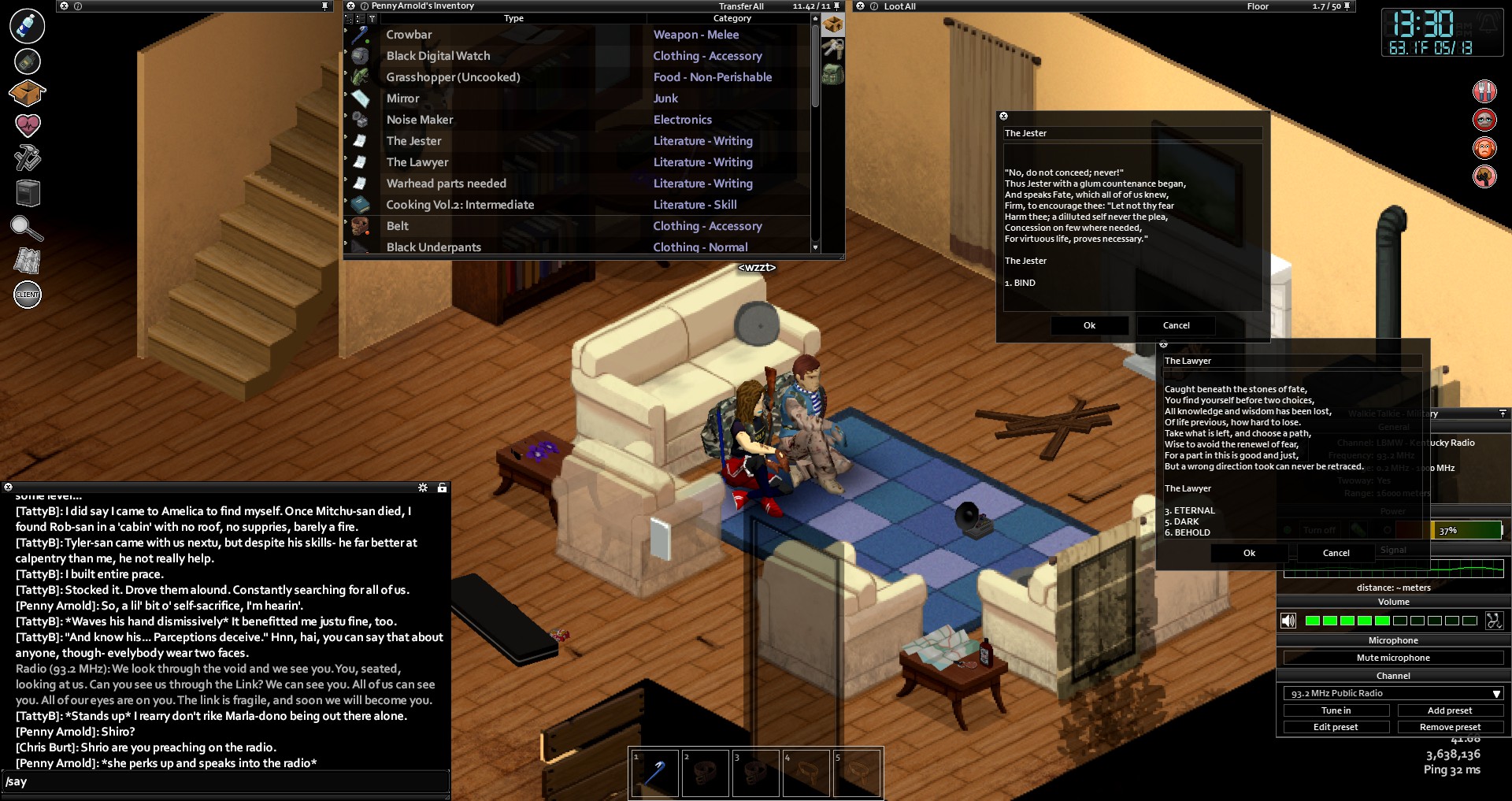Pick the Noise Maker item row
The image size is (1512, 801).
point(420,120)
